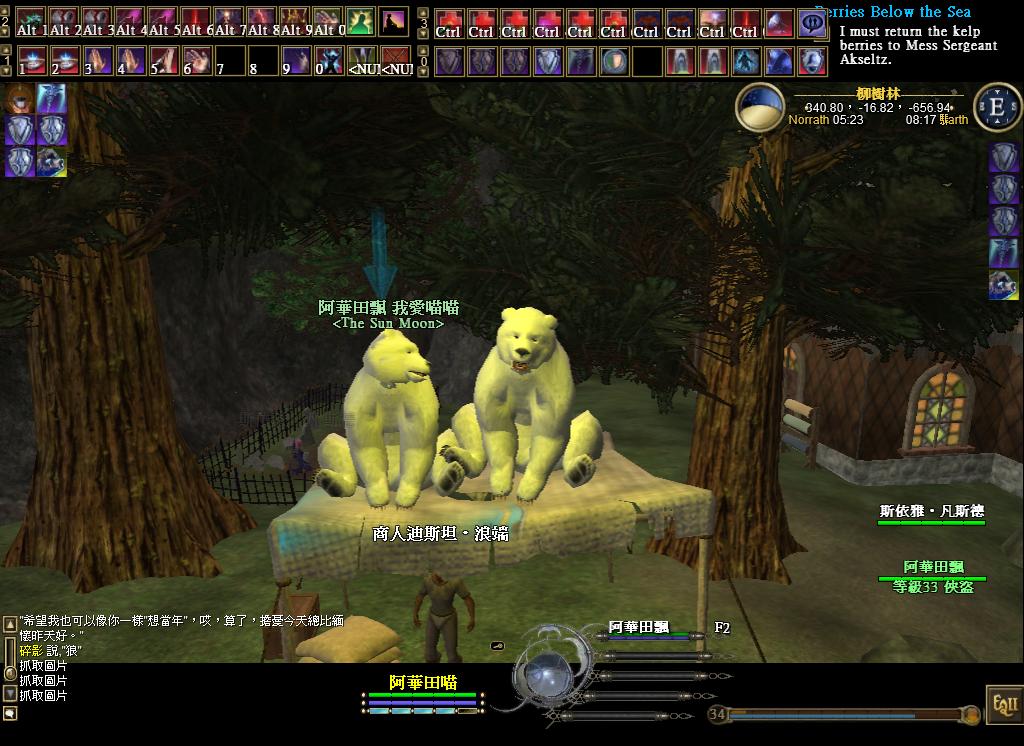Image resolution: width=1024 pixels, height=746 pixels.
Task: Trigger the red beam ability on Alt 6
Action: pos(196,22)
